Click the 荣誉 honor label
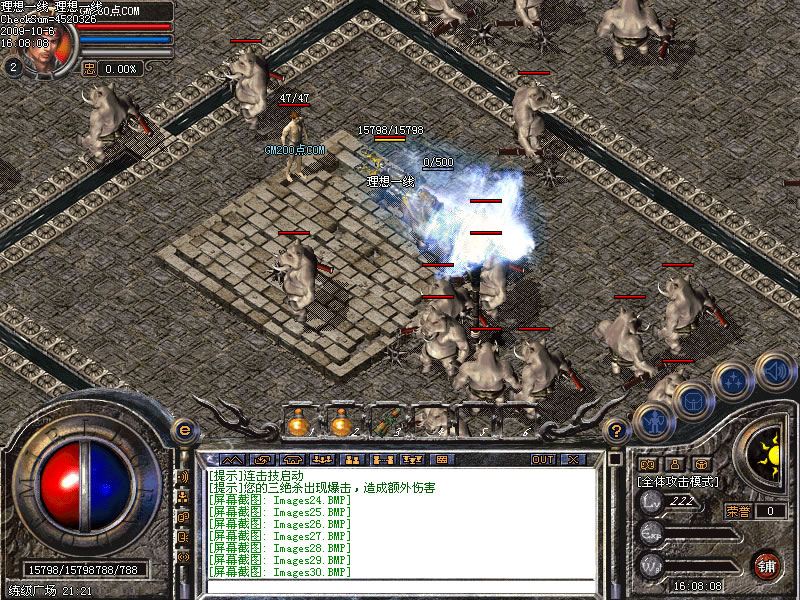This screenshot has height=600, width=800. pyautogui.click(x=739, y=511)
